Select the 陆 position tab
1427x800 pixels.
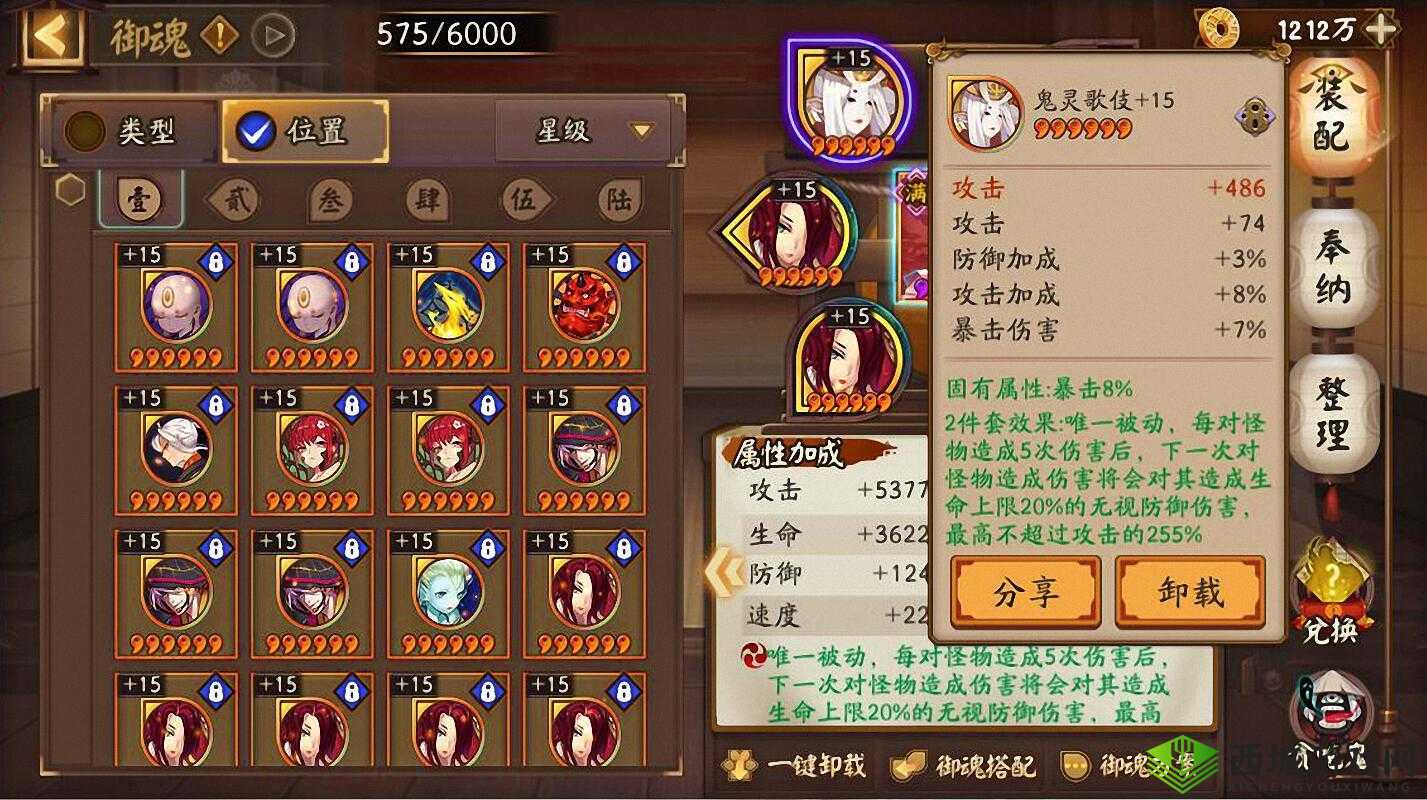click(x=620, y=199)
